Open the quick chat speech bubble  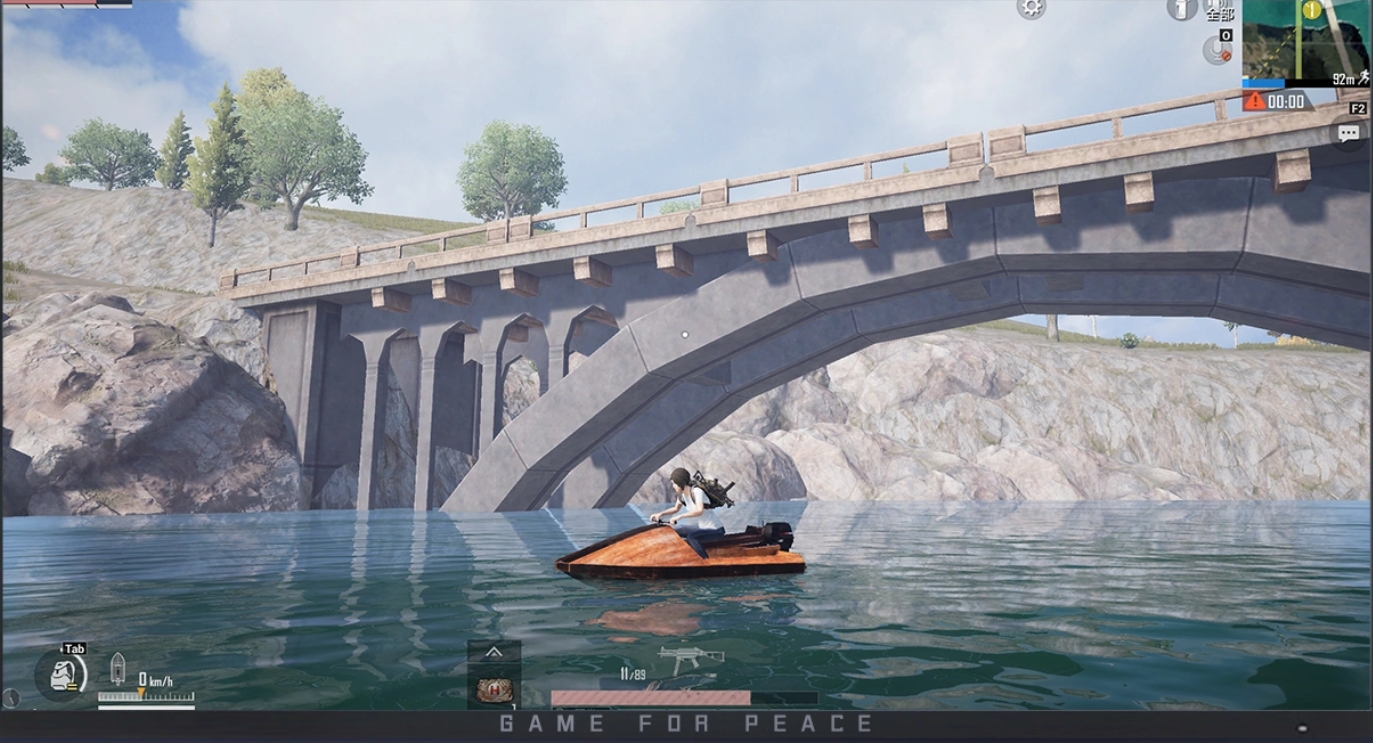[x=1349, y=133]
